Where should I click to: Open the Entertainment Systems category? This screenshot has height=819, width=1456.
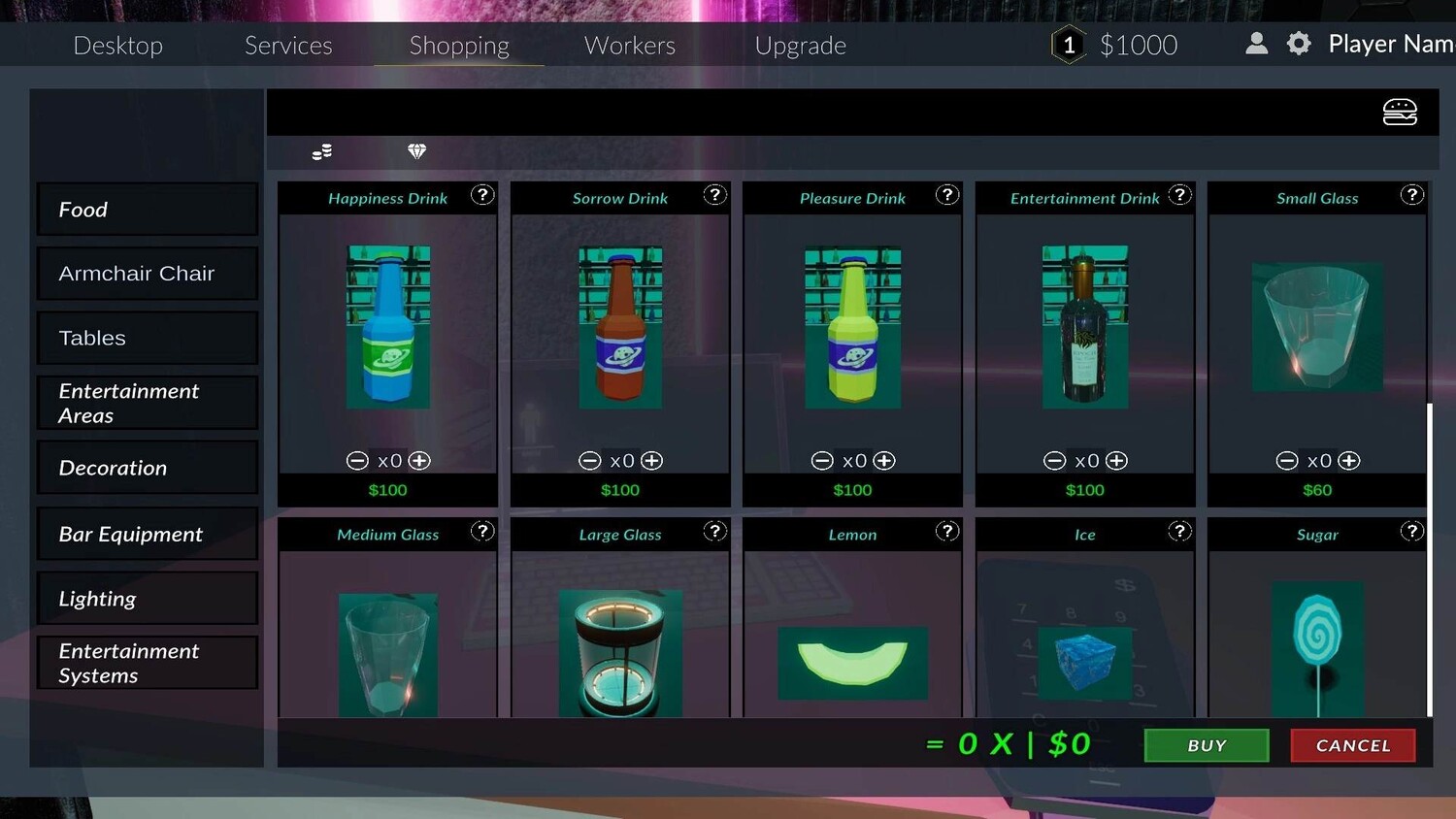(x=147, y=663)
